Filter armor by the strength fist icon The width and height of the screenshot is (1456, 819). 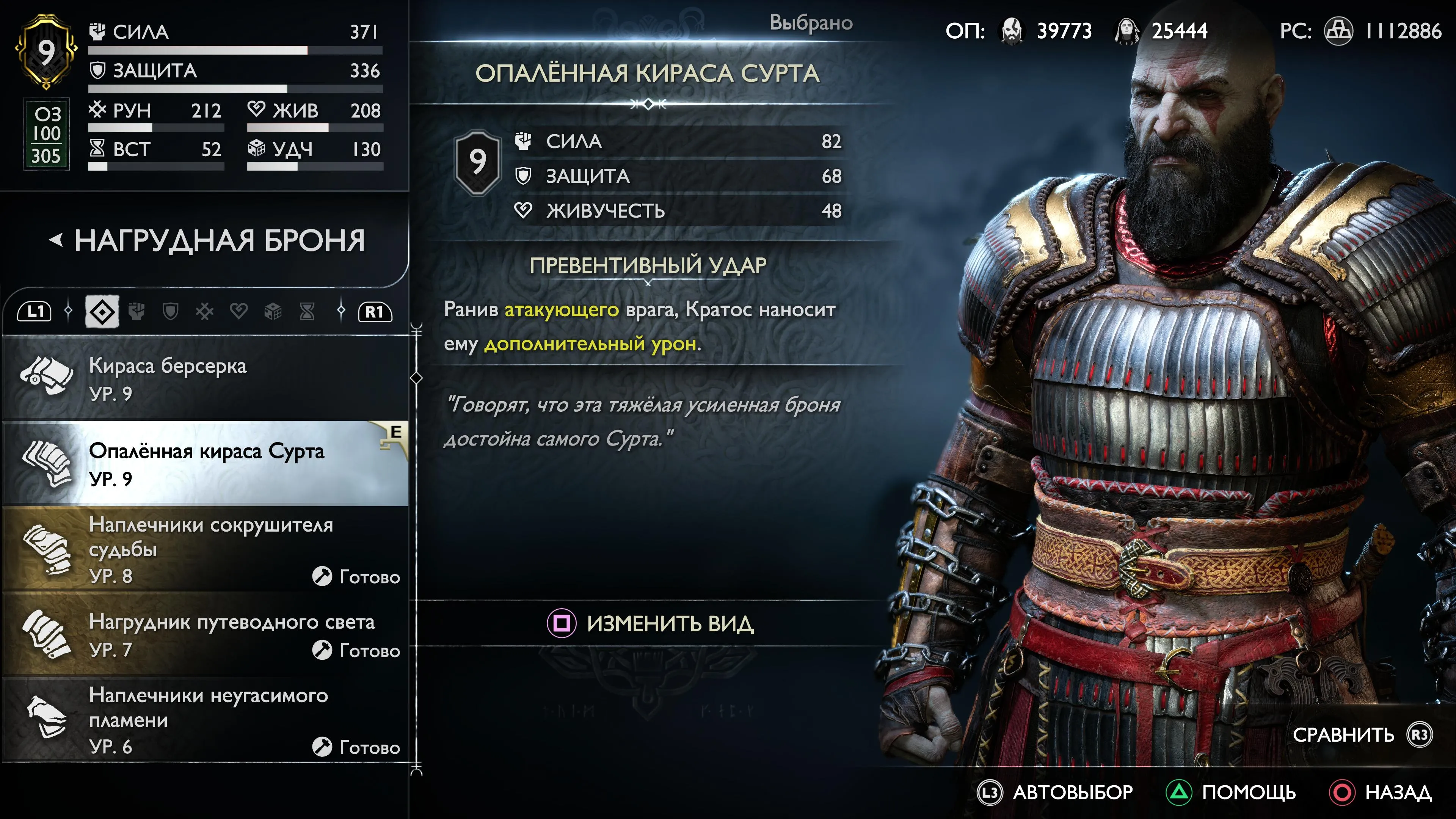[x=137, y=311]
